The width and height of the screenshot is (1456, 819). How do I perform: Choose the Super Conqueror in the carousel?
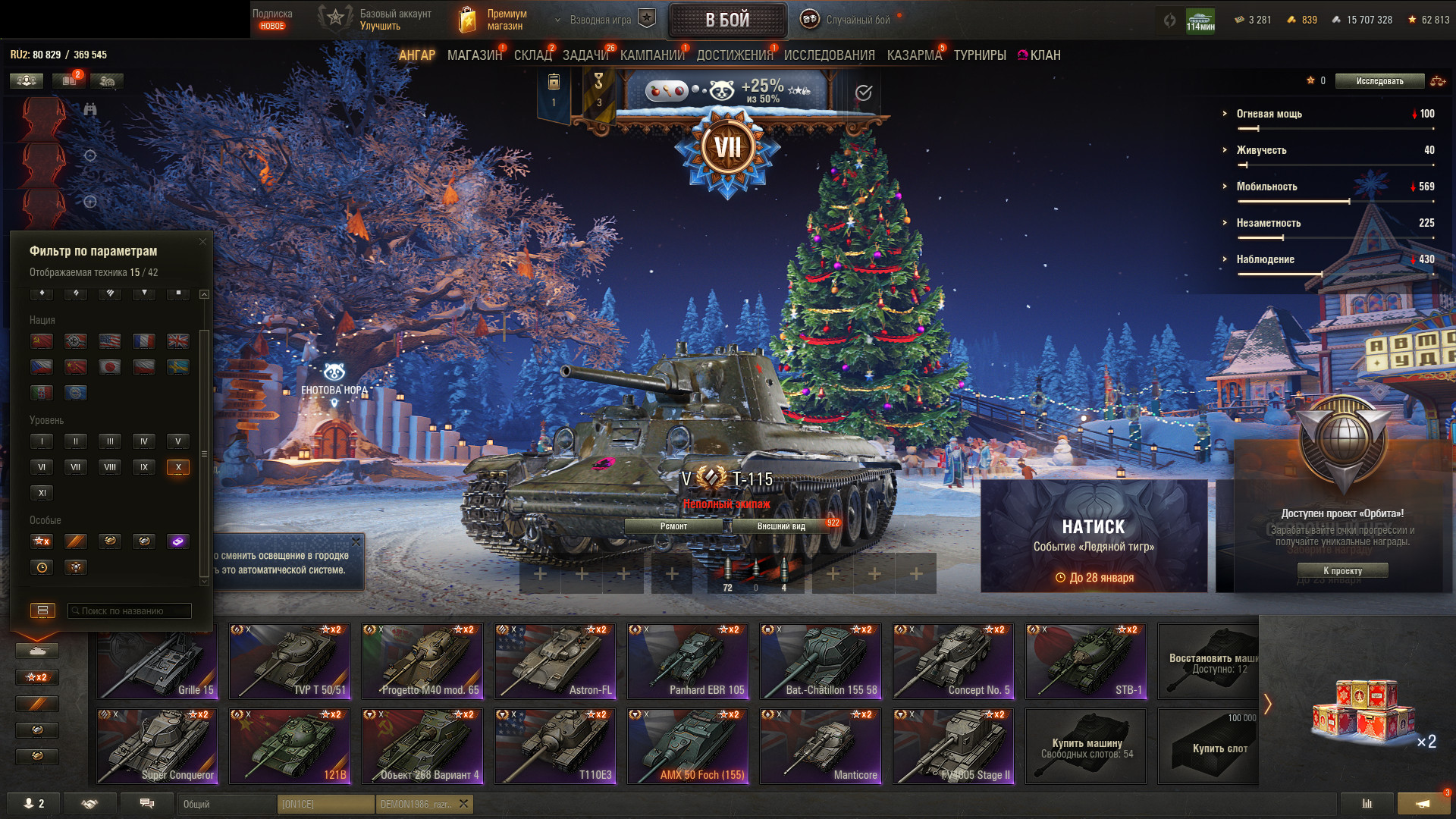[157, 746]
